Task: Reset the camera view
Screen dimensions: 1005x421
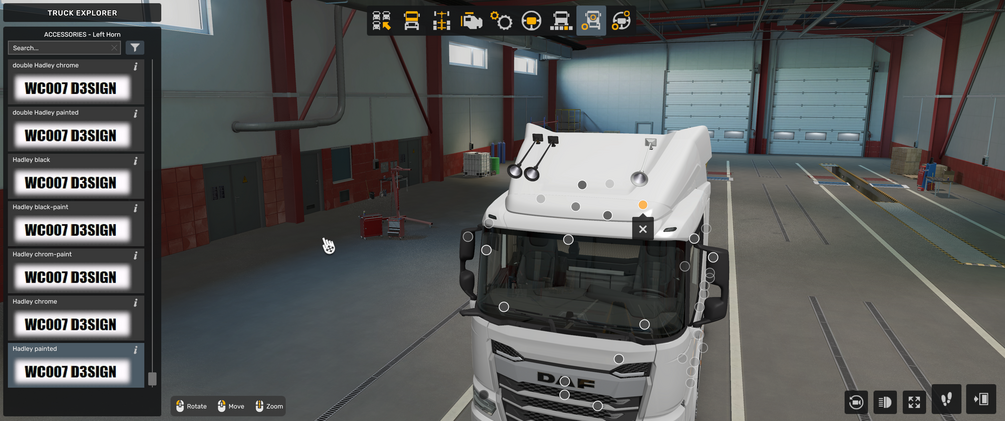Action: point(856,401)
